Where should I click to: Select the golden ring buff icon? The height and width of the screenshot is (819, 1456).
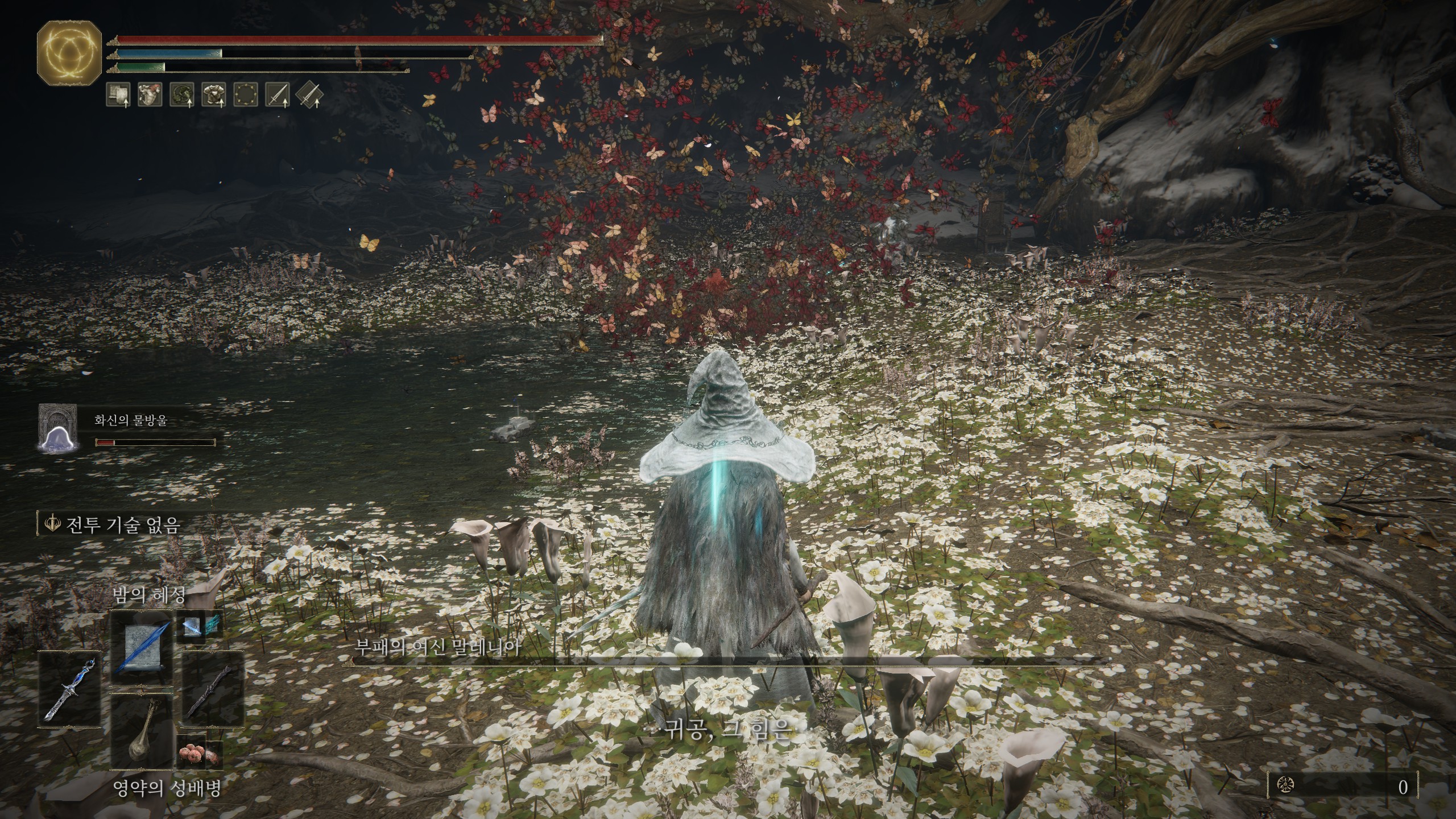tap(246, 94)
